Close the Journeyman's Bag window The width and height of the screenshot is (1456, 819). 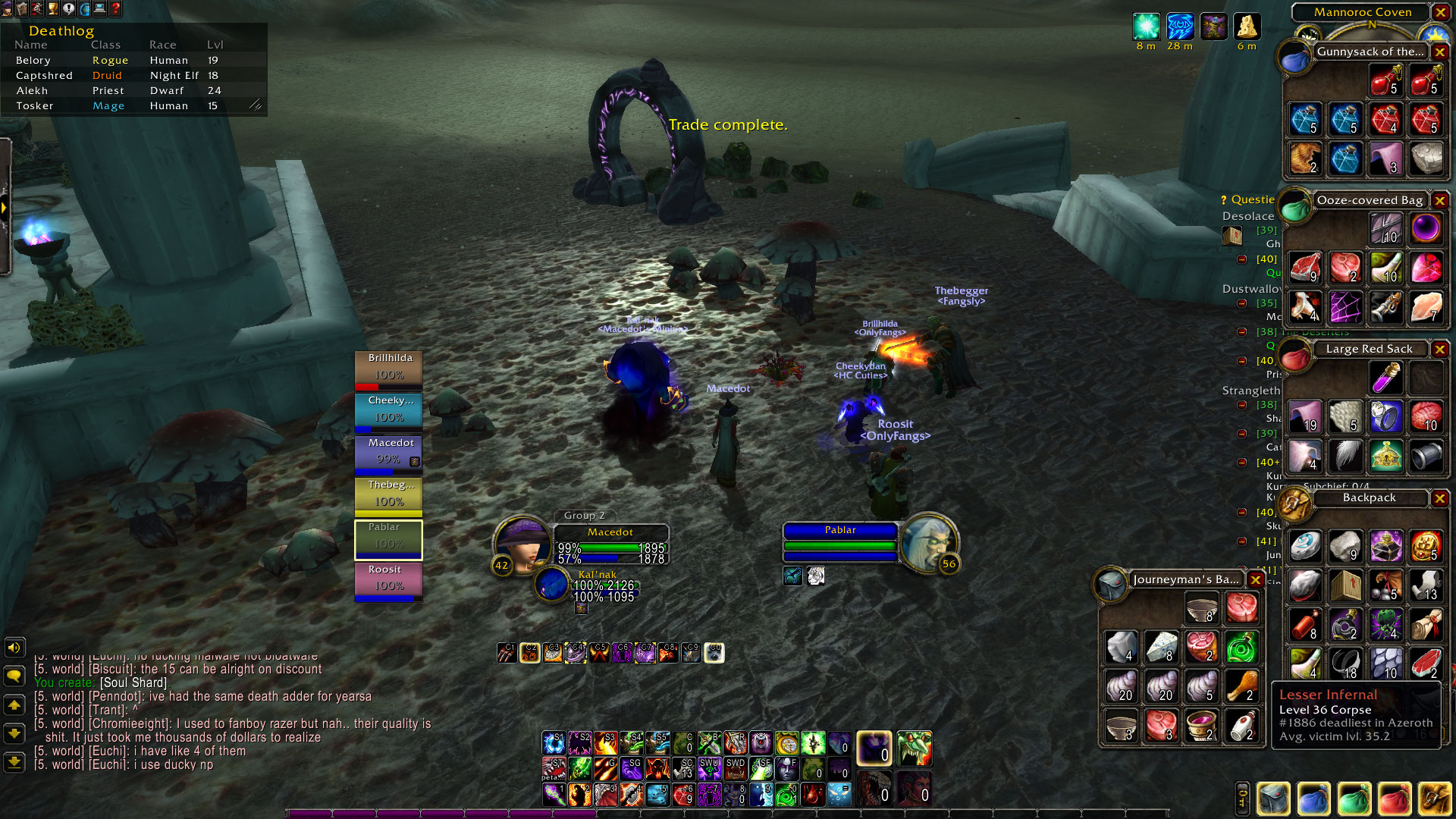point(1256,579)
